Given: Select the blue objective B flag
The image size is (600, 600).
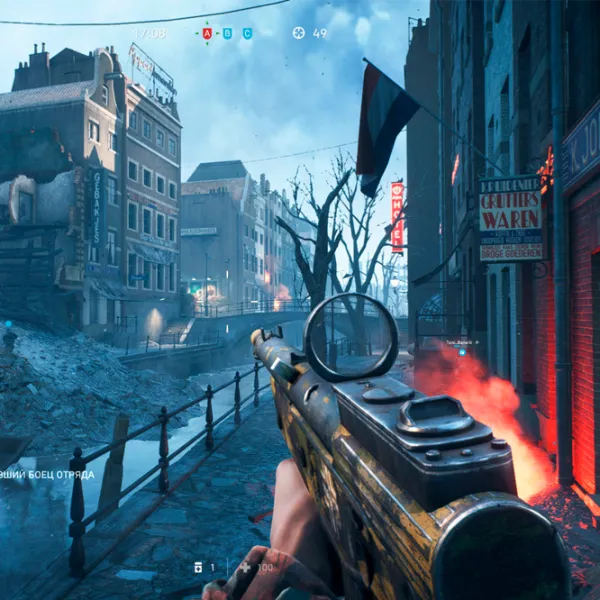Looking at the screenshot, I should (x=228, y=33).
